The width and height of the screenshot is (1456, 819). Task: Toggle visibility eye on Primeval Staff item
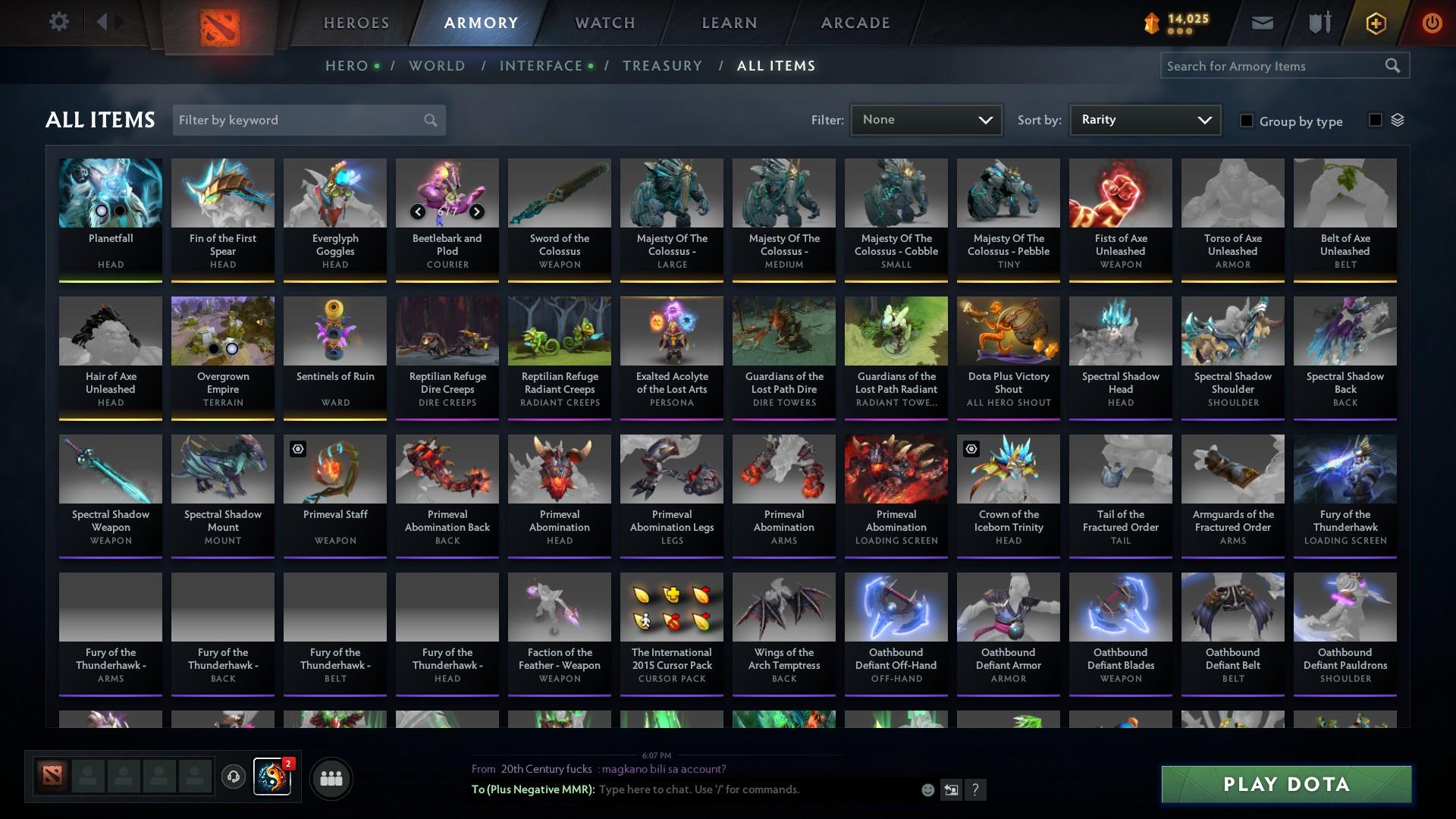[297, 447]
